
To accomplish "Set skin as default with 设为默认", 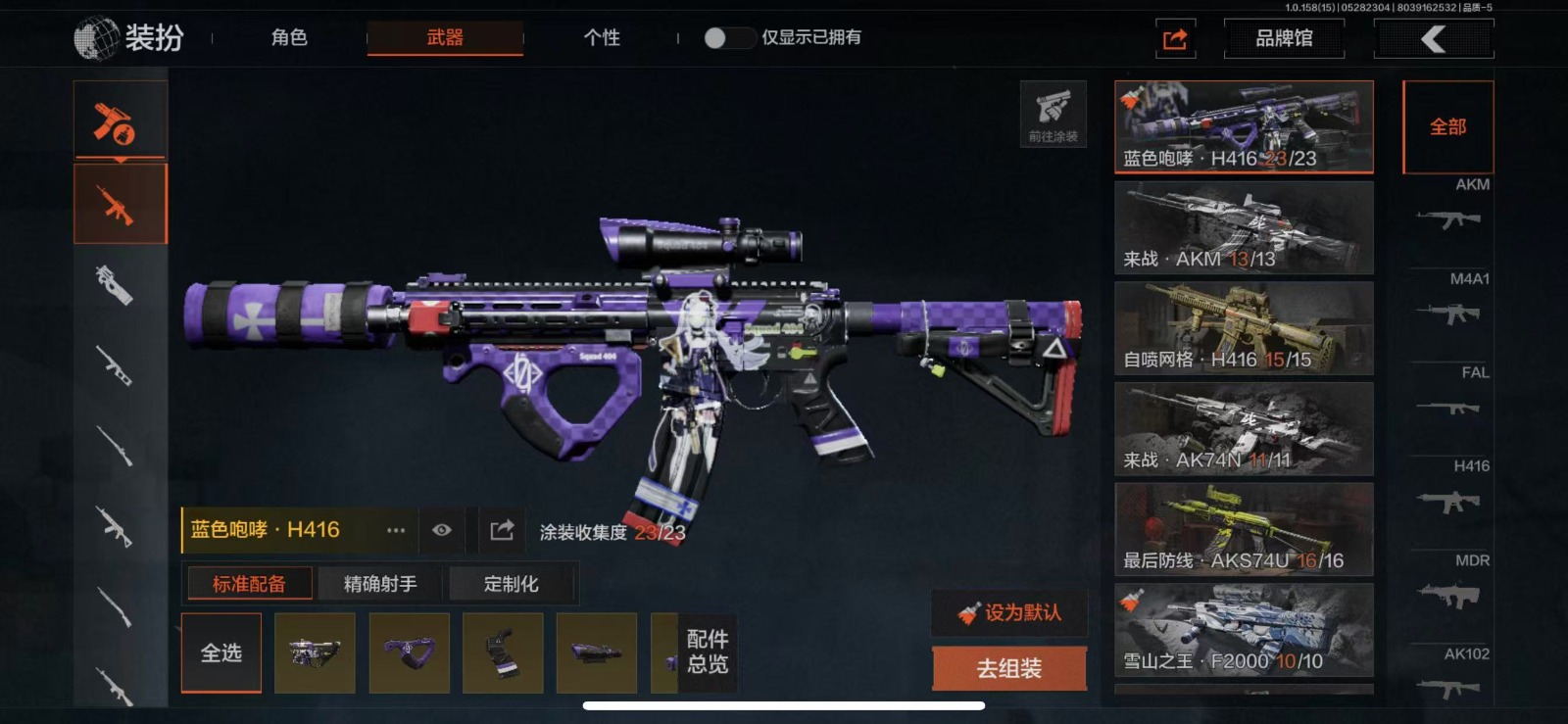I will (1009, 613).
